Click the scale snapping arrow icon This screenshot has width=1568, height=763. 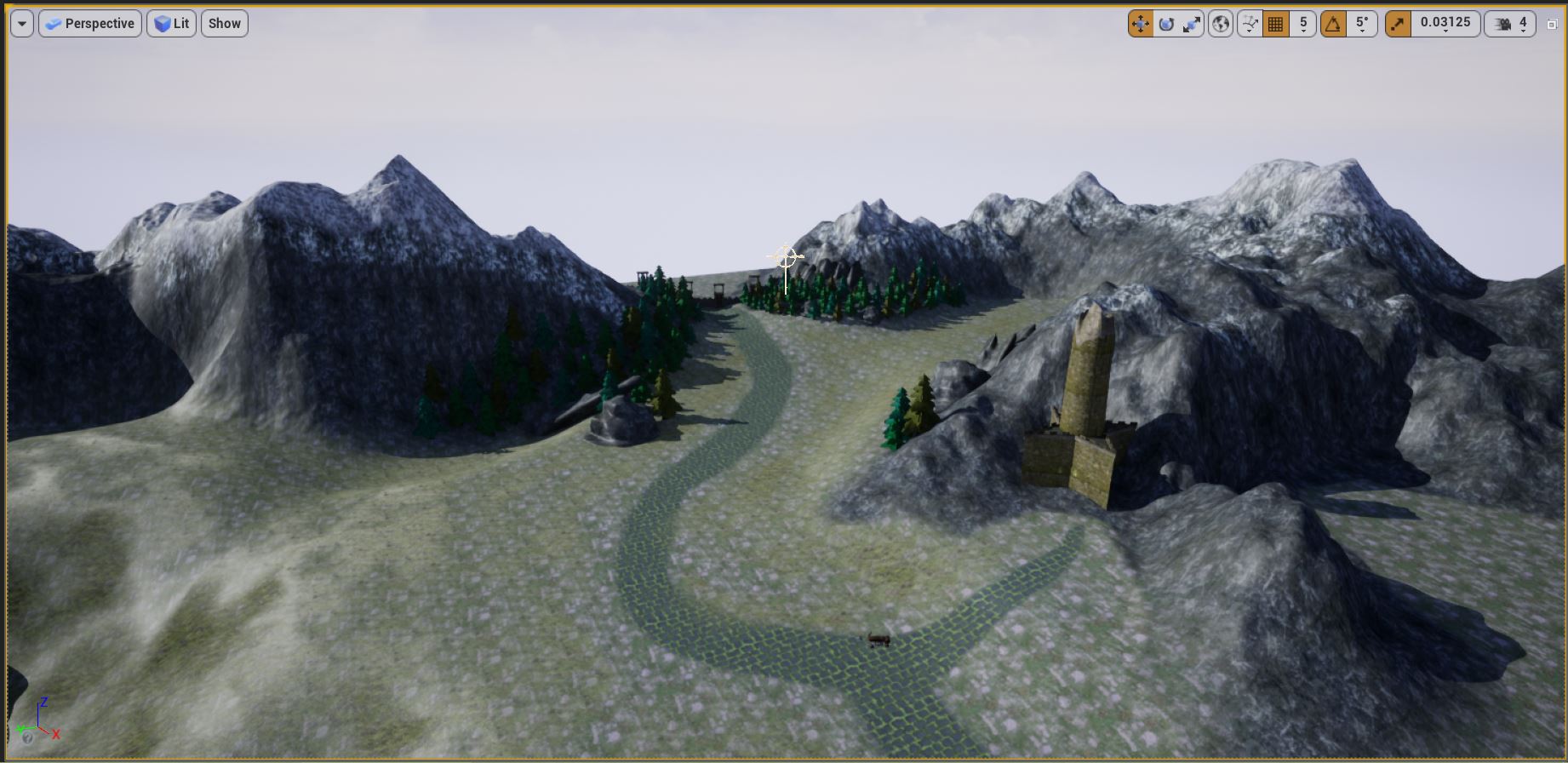[x=1396, y=23]
